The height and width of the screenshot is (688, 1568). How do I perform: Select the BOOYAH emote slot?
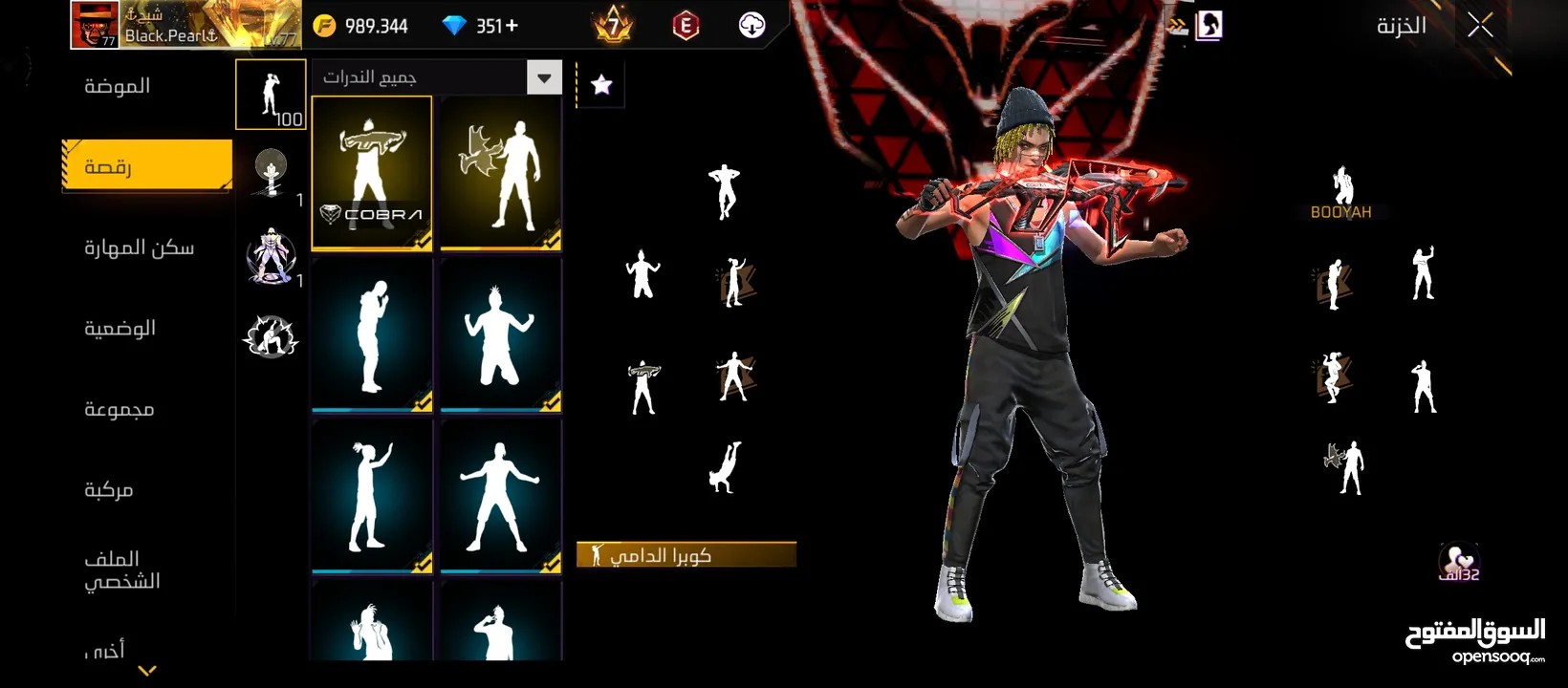(1341, 191)
